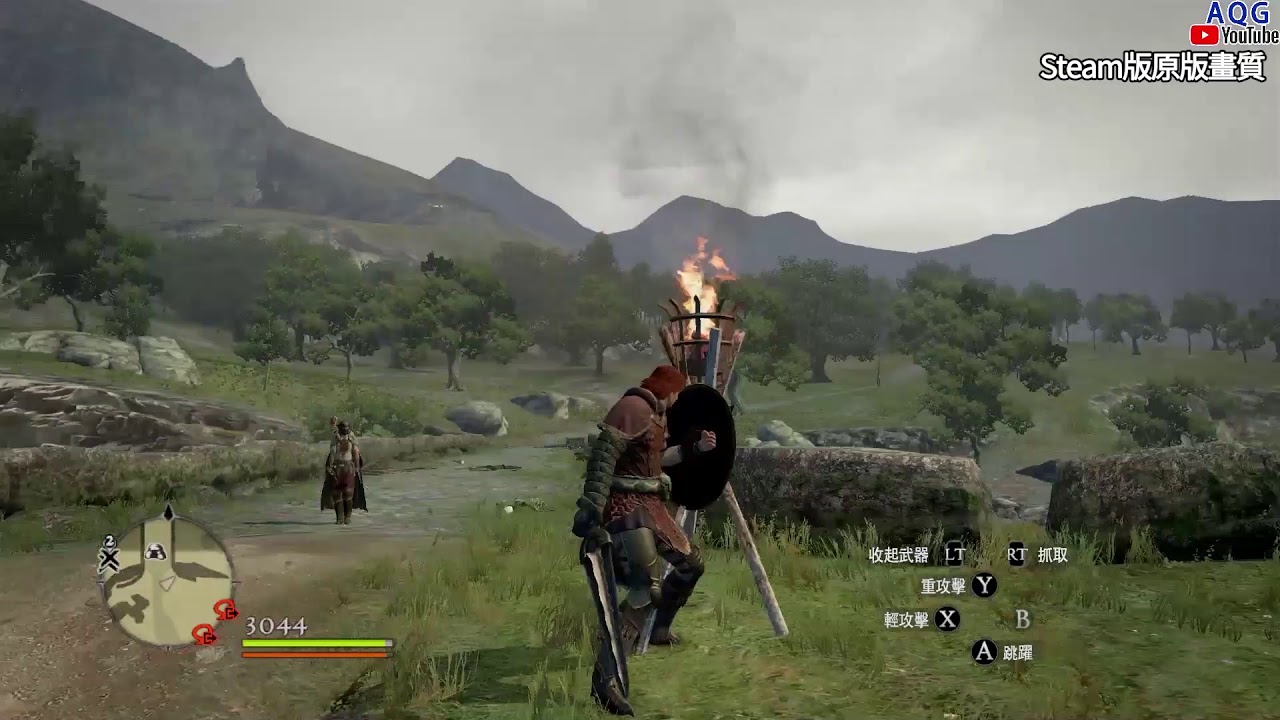The image size is (1280, 720).
Task: Click the north compass pointer atop the minimap
Action: tap(169, 513)
